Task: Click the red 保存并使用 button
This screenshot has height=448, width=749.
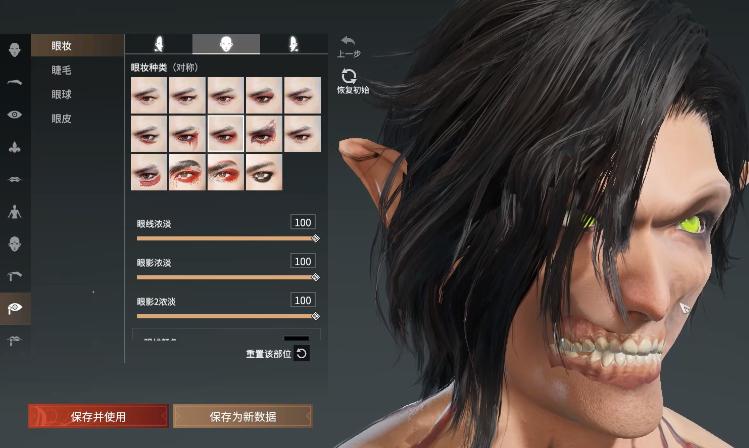Action: [97, 416]
